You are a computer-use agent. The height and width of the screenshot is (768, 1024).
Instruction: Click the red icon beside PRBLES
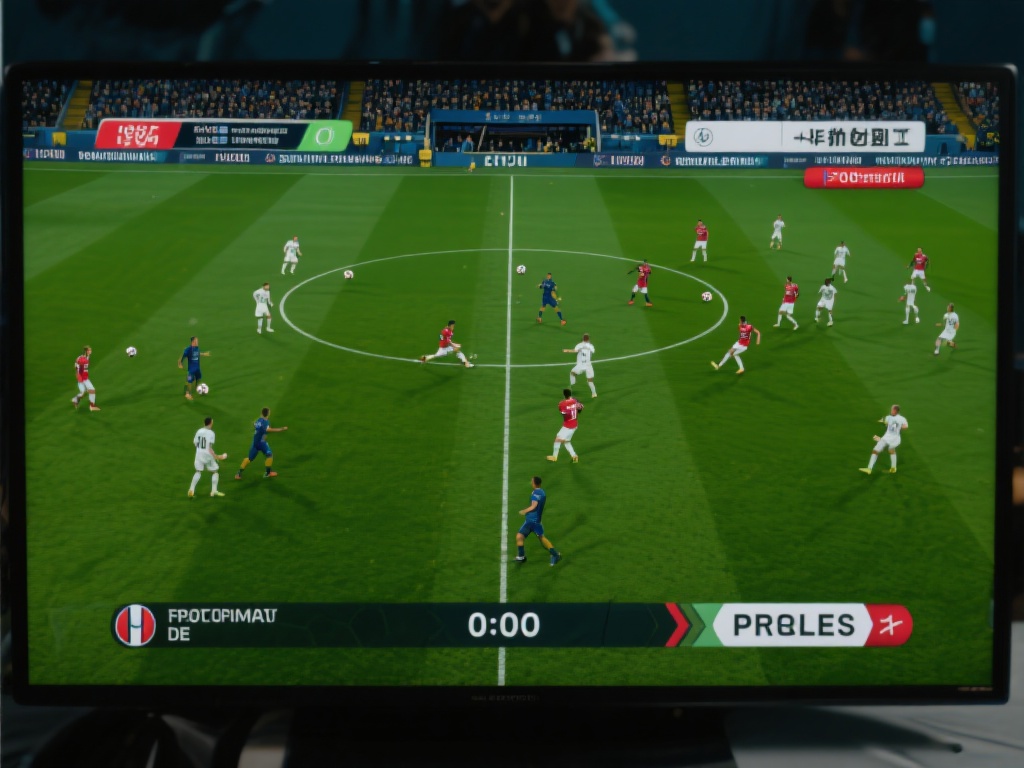(889, 625)
